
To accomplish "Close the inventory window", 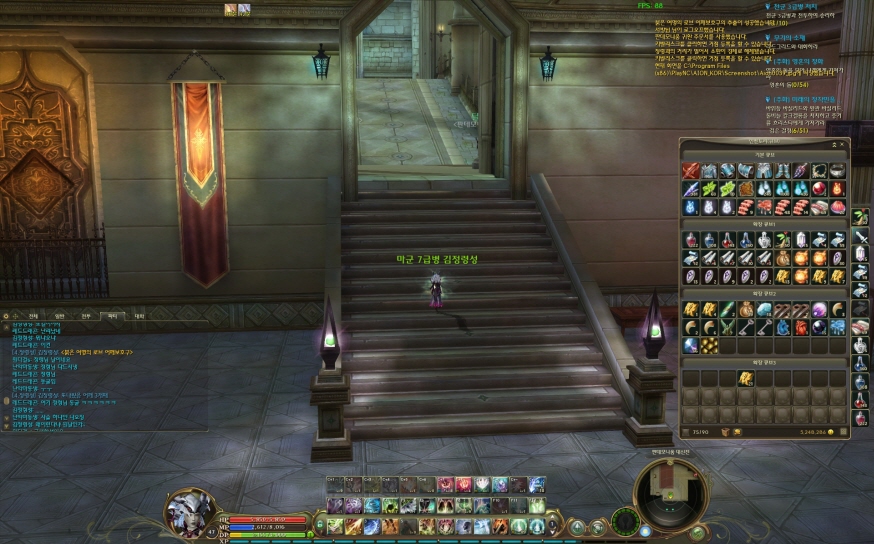I will click(x=843, y=143).
